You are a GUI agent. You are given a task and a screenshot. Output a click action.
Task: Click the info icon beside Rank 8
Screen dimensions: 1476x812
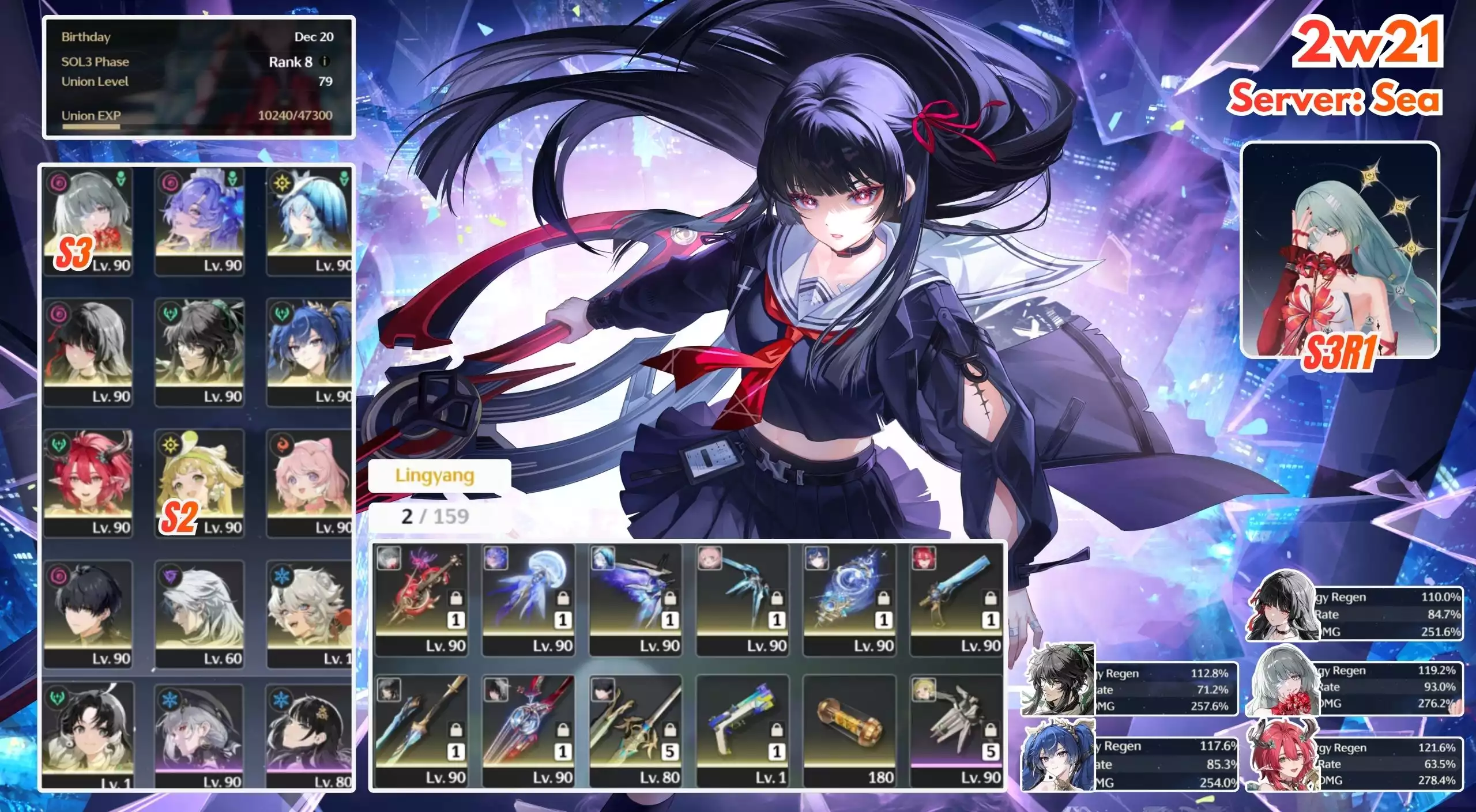click(x=325, y=61)
